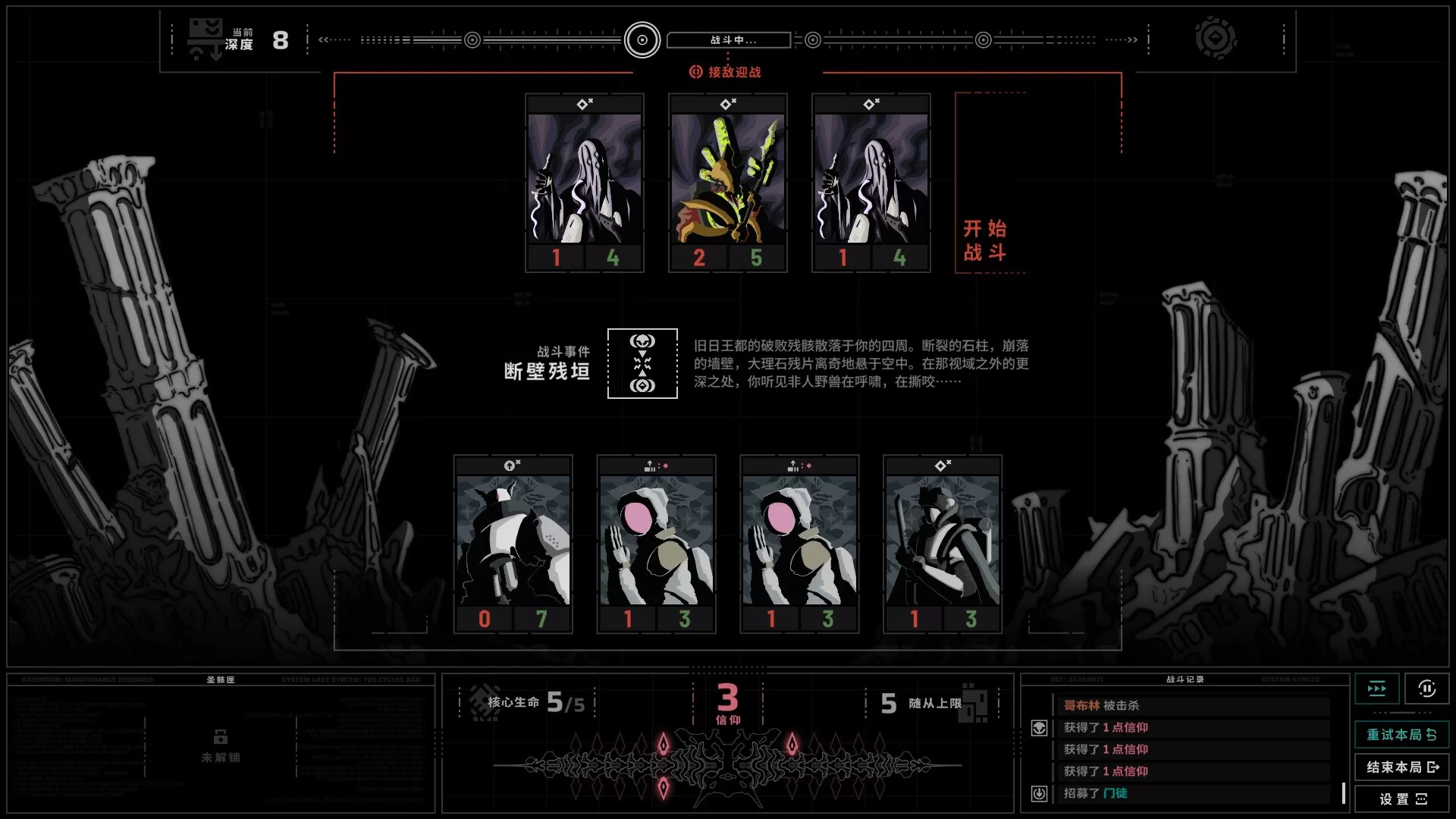Click the lock icon on the 未解锁 panel
Viewport: 1456px width, 819px height.
tap(220, 736)
